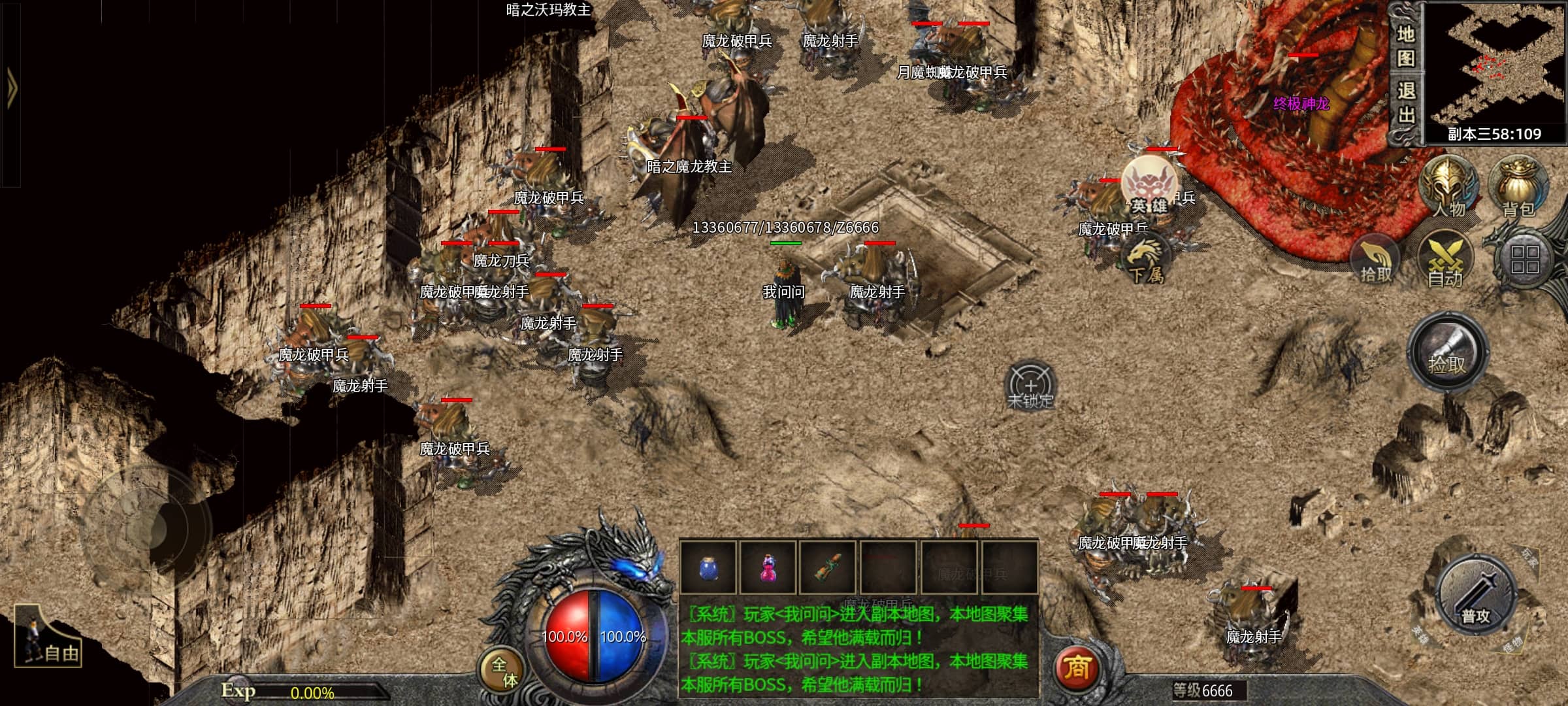The height and width of the screenshot is (706, 1568).
Task: Select the 英雄 hero icon
Action: 1150,186
